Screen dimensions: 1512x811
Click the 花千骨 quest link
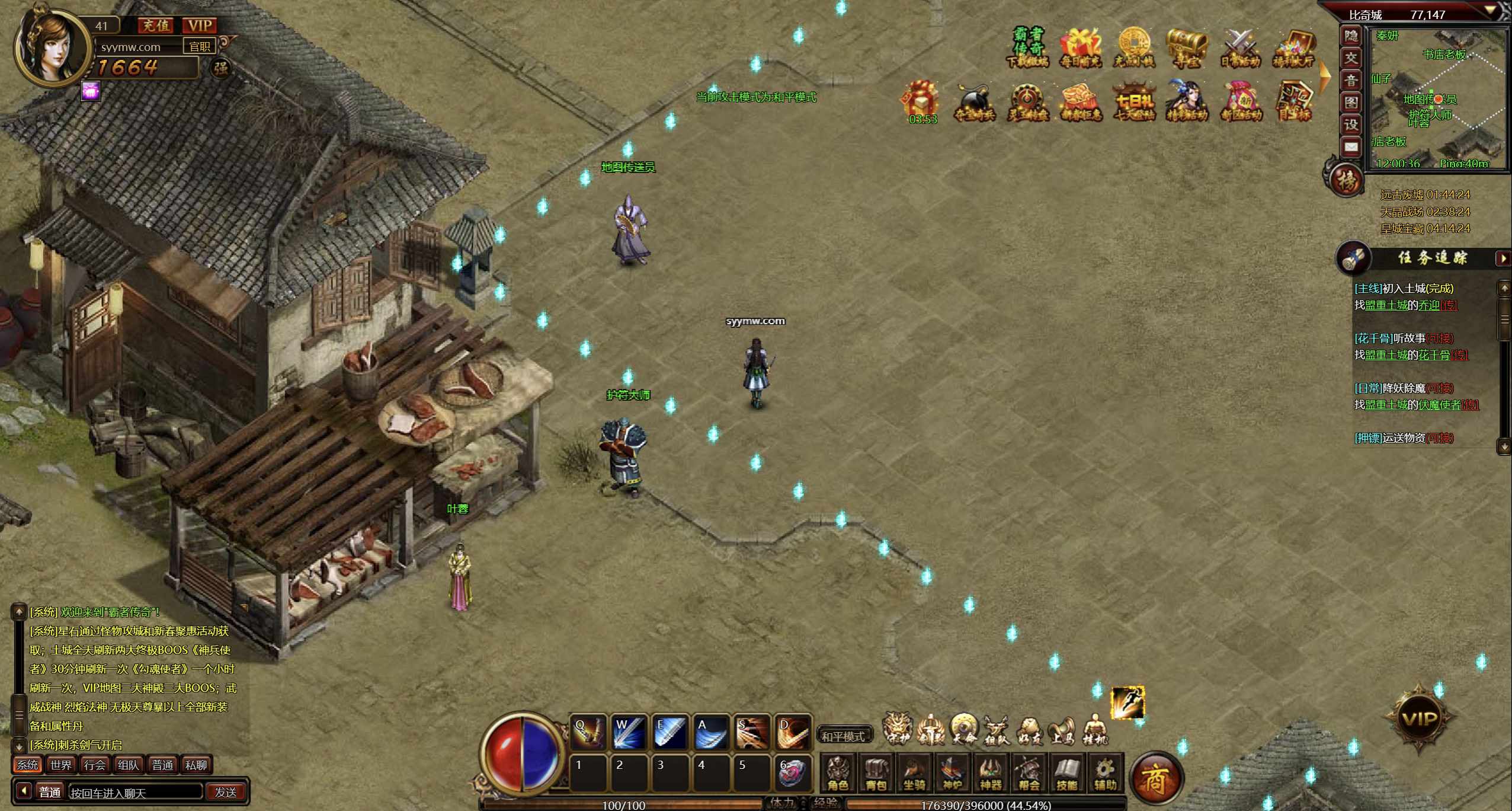tap(1434, 355)
